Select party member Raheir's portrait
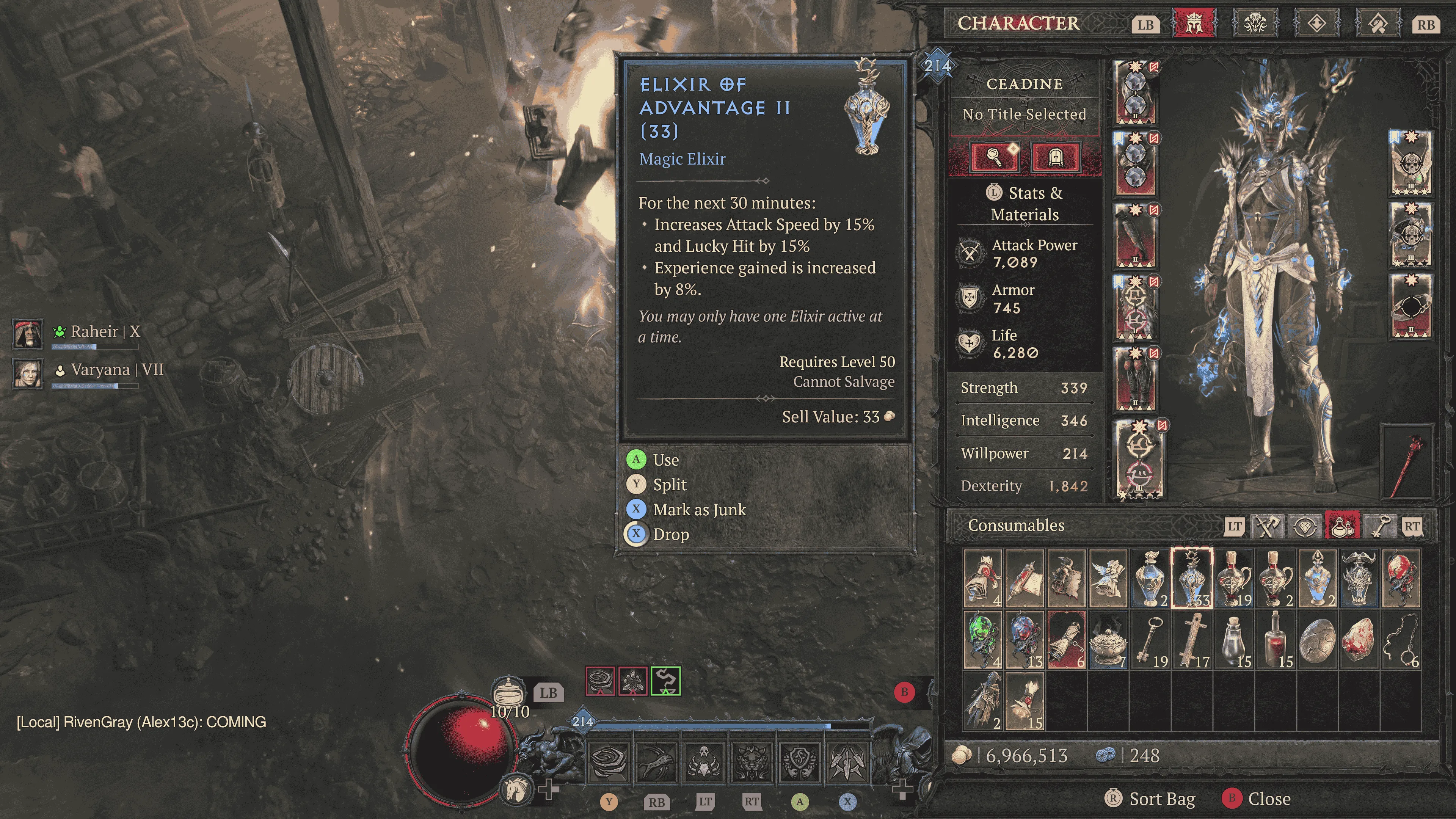The image size is (1456, 819). point(27,334)
